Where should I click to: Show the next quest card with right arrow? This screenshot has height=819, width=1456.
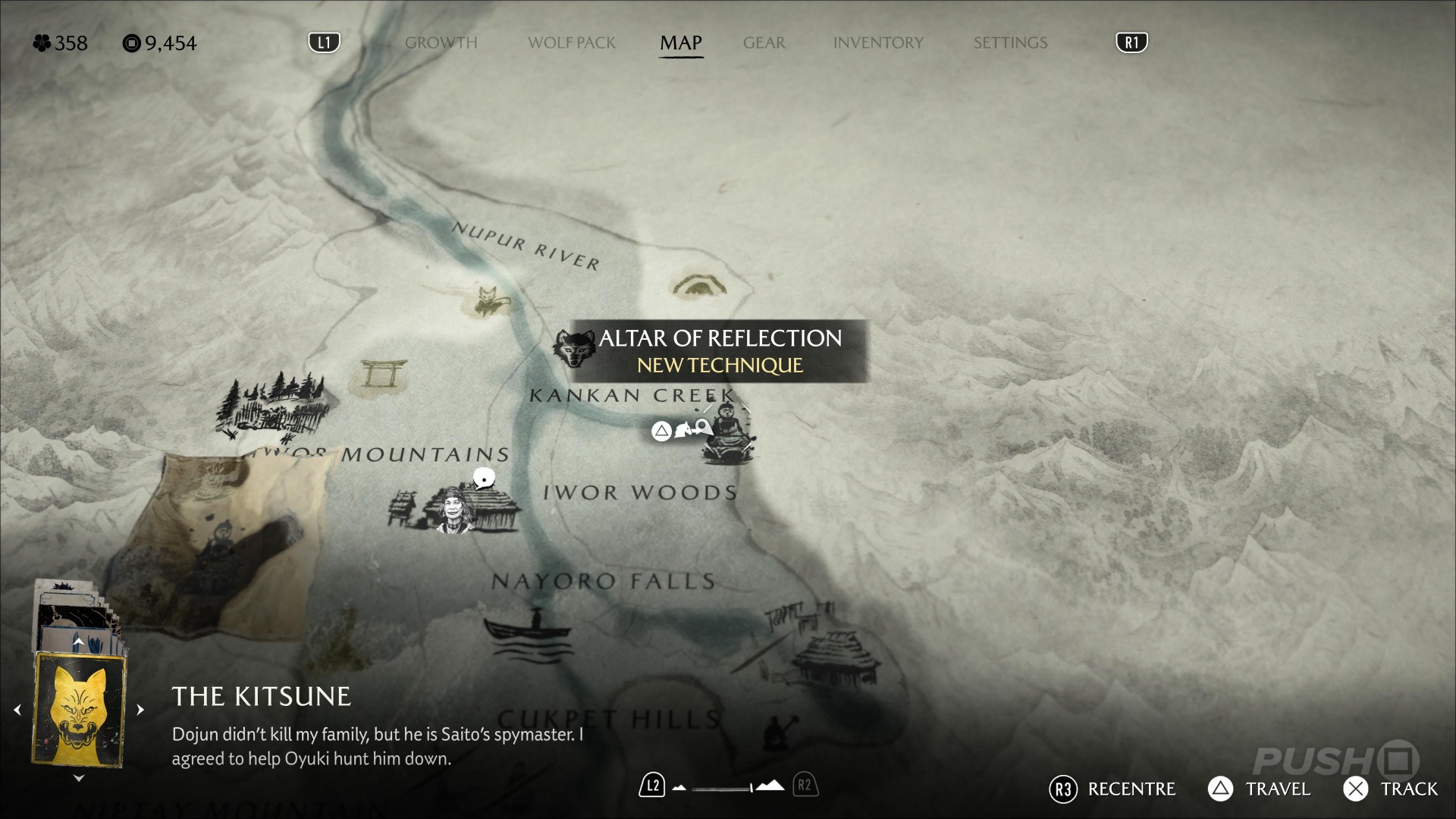pos(140,710)
